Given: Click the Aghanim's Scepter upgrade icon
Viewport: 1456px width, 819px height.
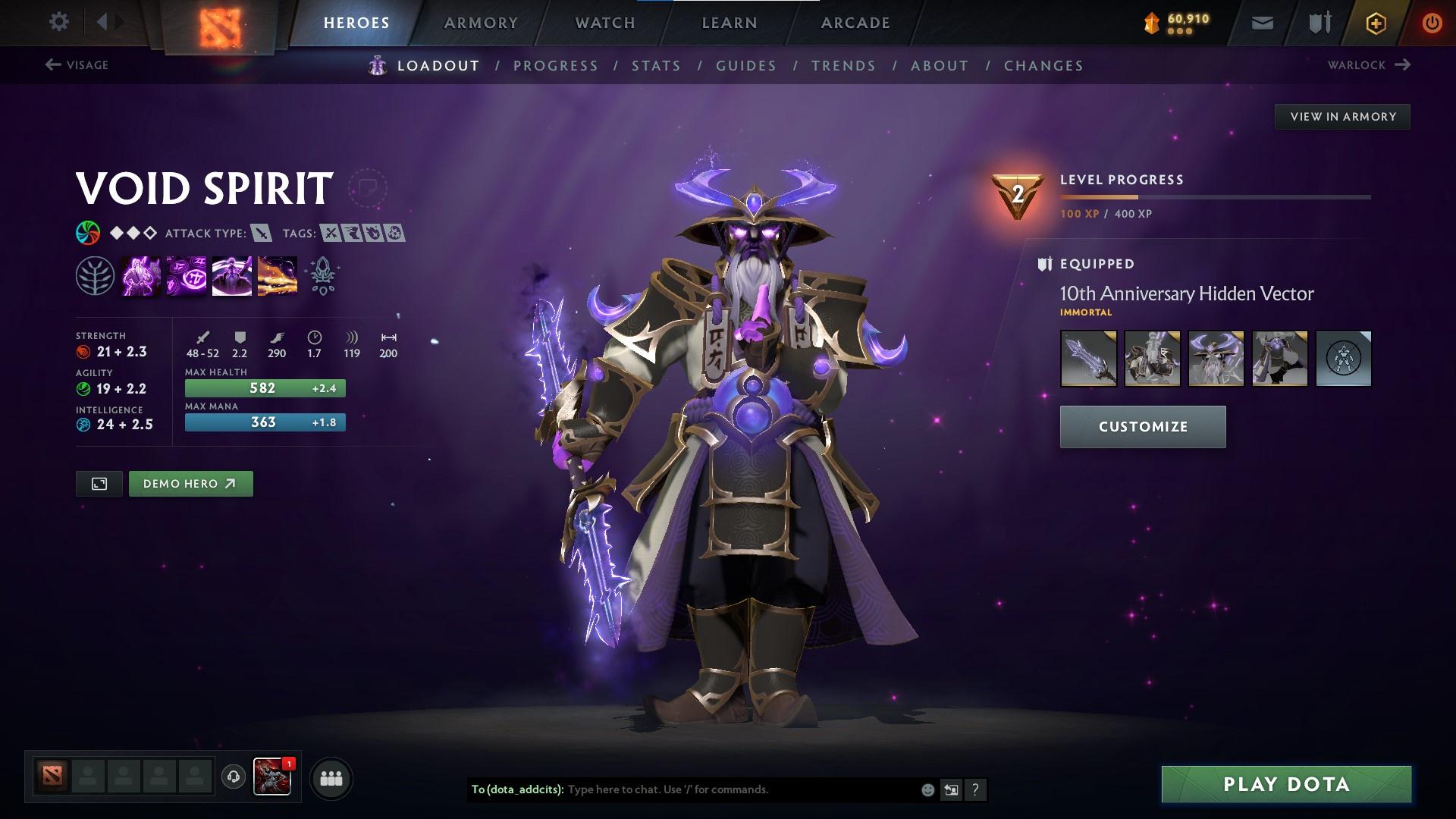Looking at the screenshot, I should [322, 275].
